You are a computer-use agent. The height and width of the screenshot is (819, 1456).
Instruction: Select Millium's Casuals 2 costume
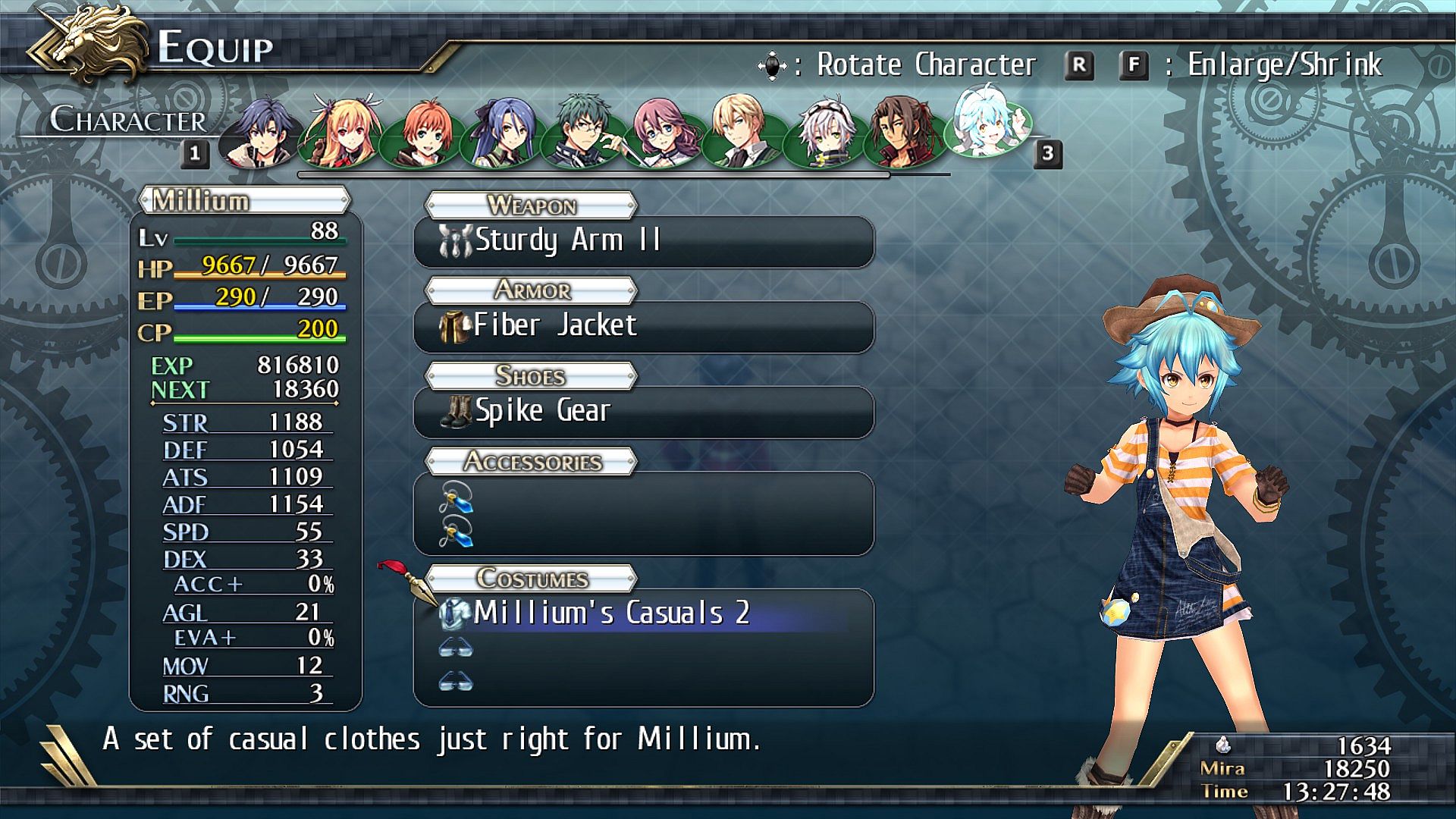643,613
